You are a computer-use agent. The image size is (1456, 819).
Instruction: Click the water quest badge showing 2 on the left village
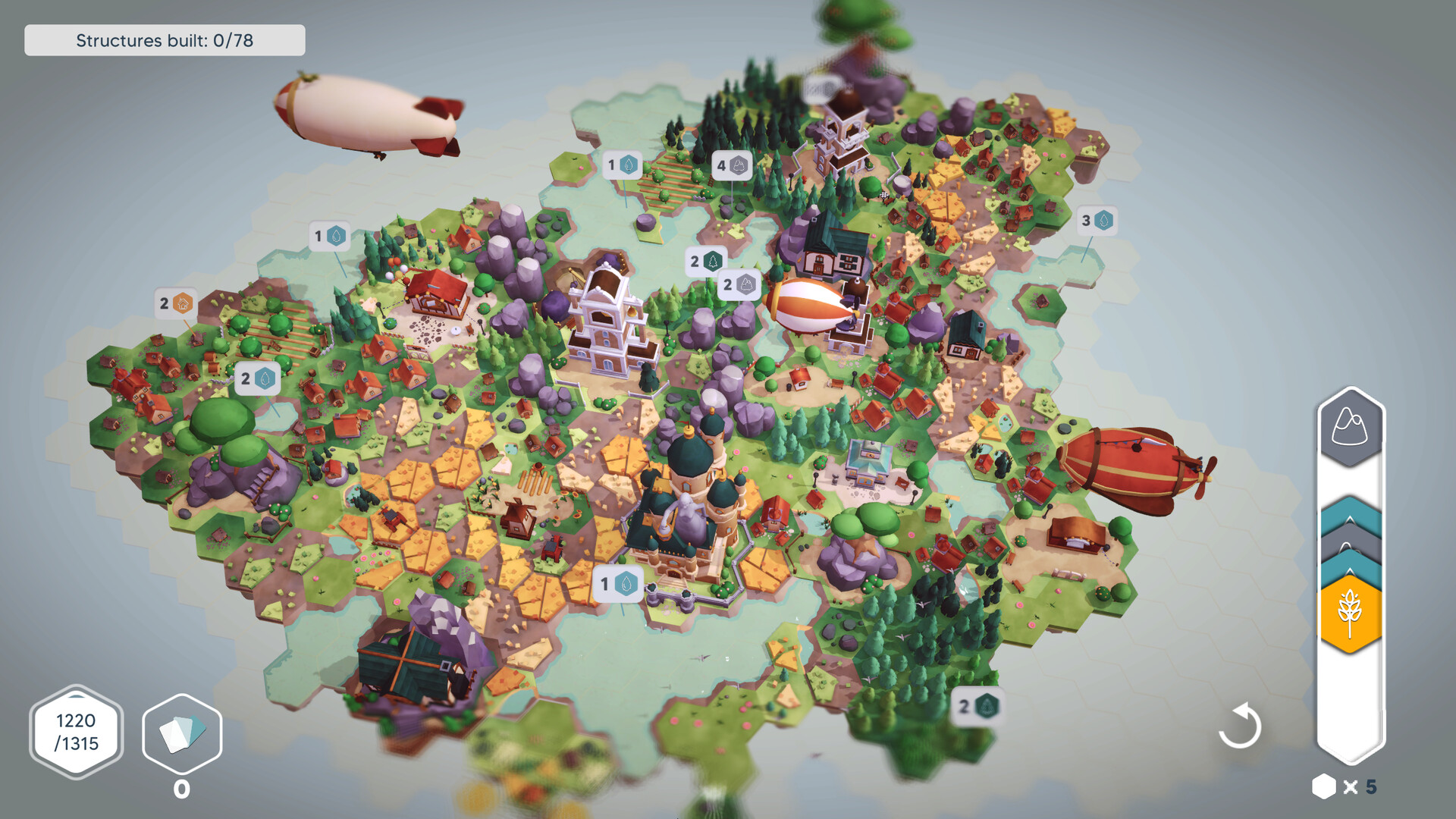(x=256, y=379)
